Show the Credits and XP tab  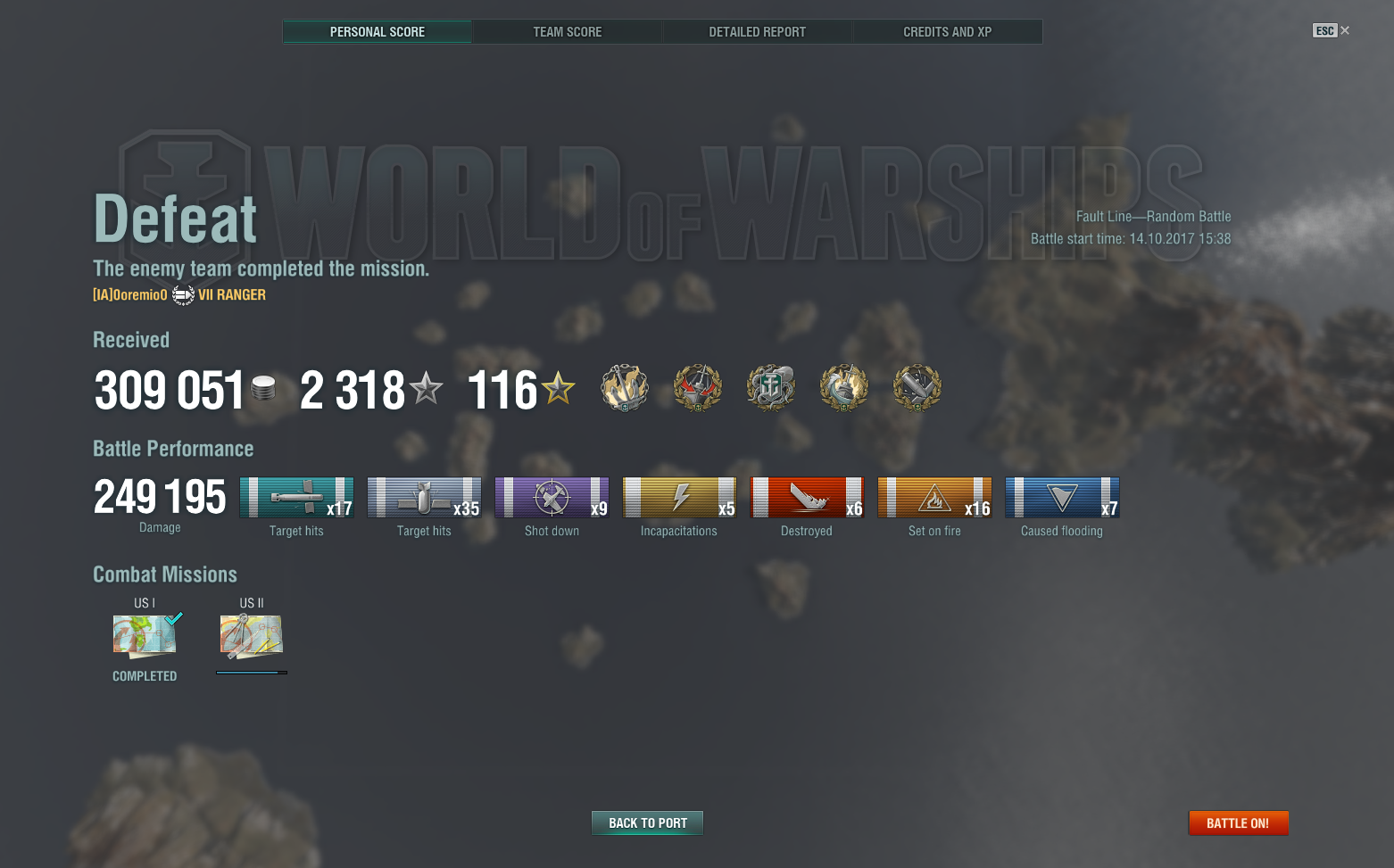pos(947,32)
